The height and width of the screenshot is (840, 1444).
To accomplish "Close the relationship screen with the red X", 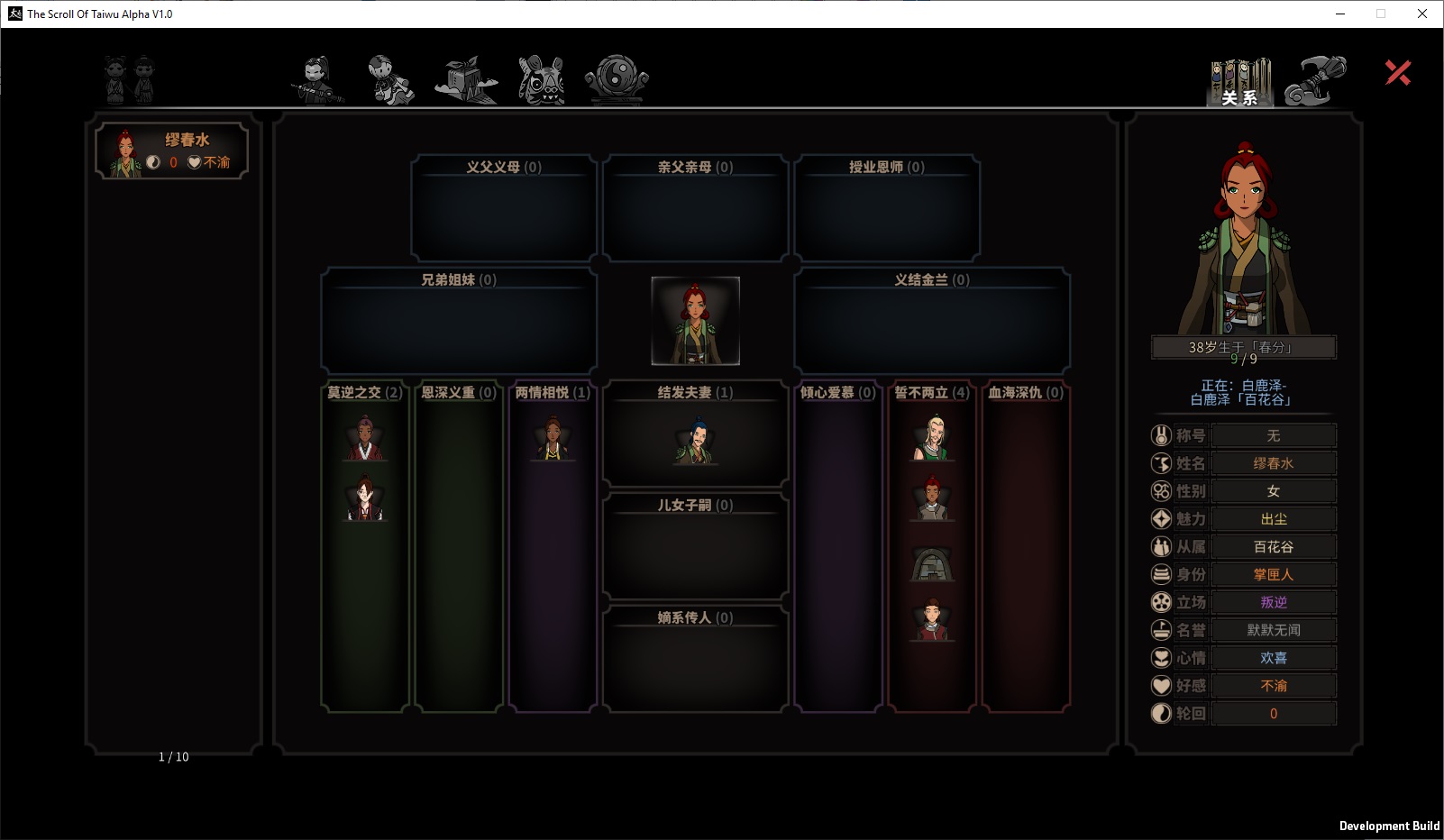I will [1398, 73].
